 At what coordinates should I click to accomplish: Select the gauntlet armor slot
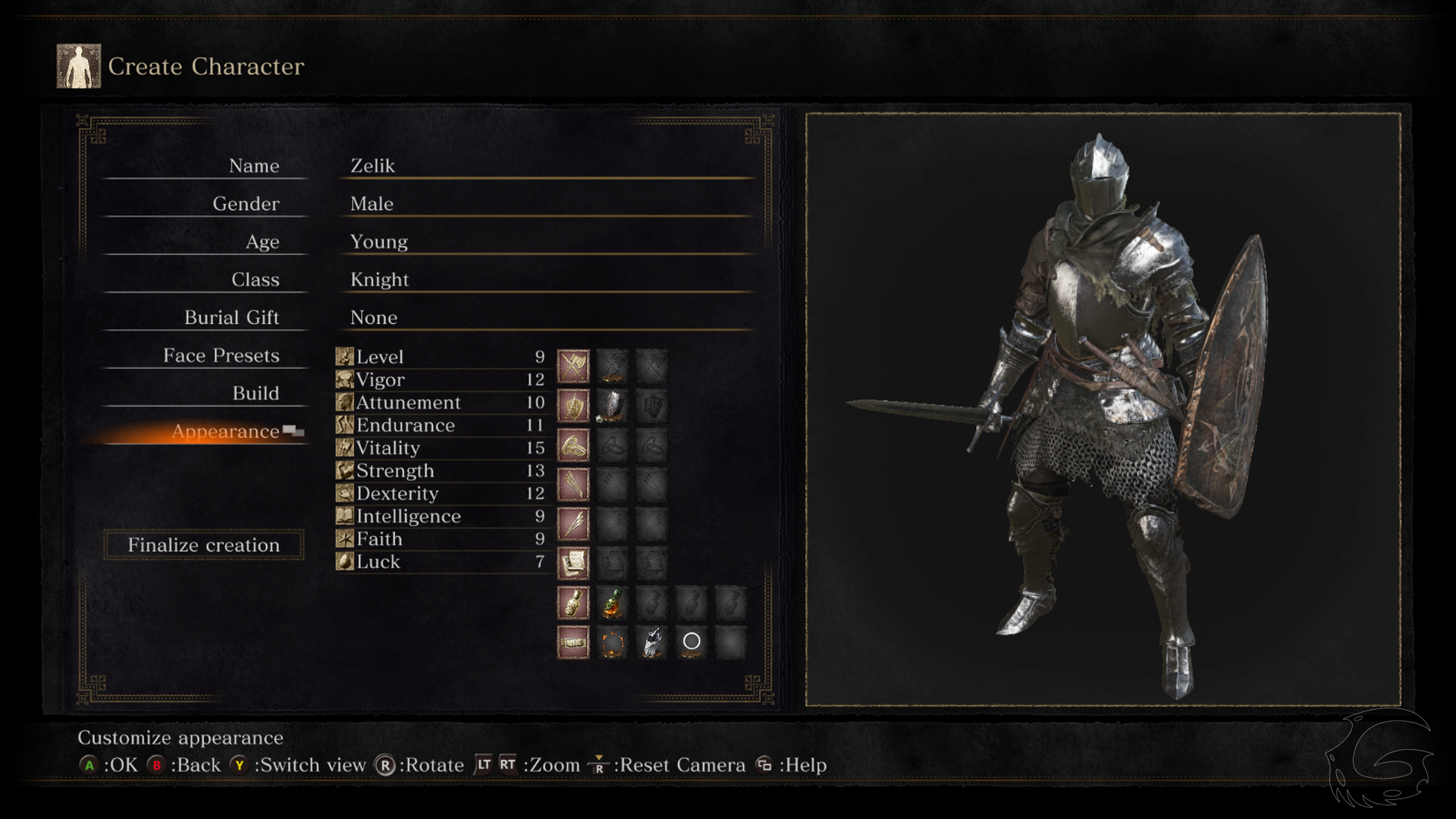pos(652,642)
